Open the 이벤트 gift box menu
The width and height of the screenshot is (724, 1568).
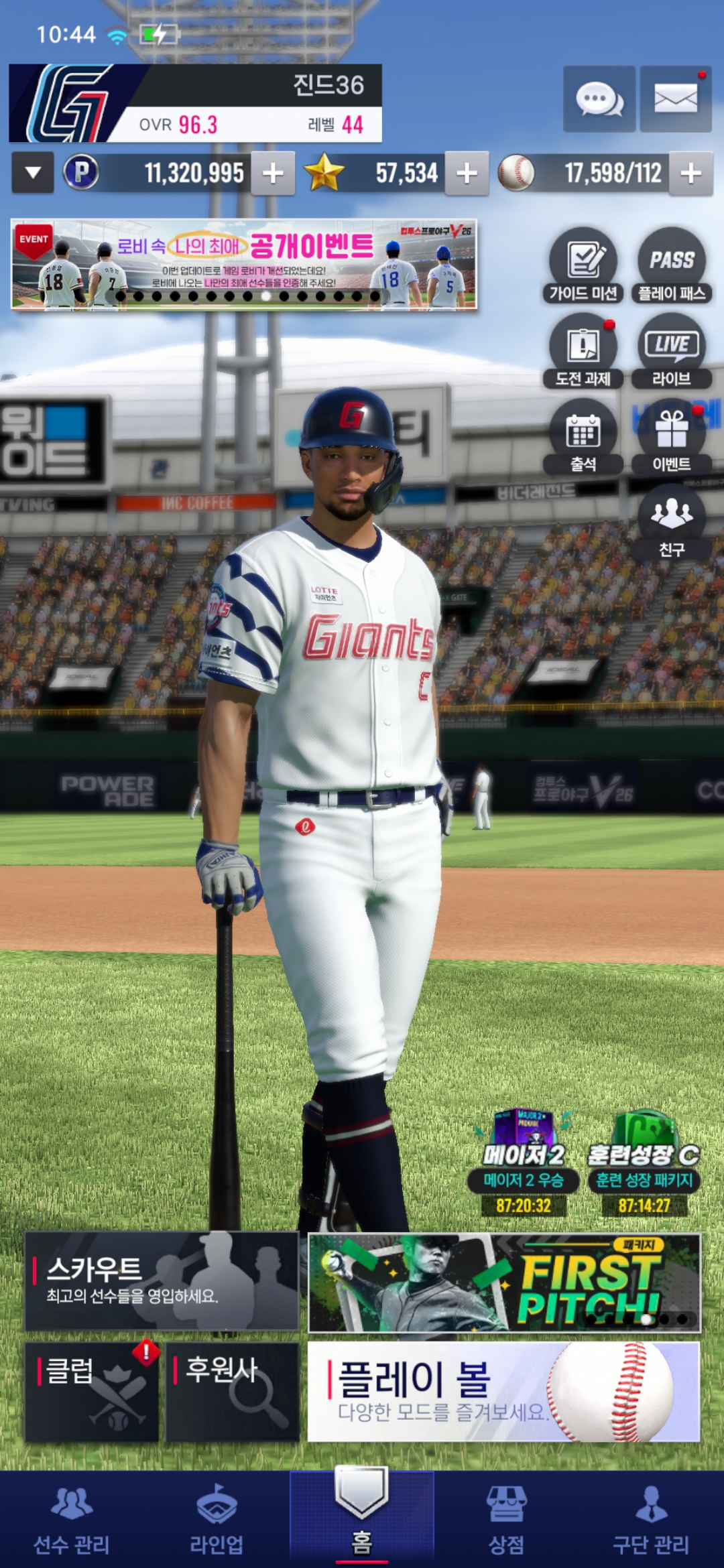[x=671, y=437]
